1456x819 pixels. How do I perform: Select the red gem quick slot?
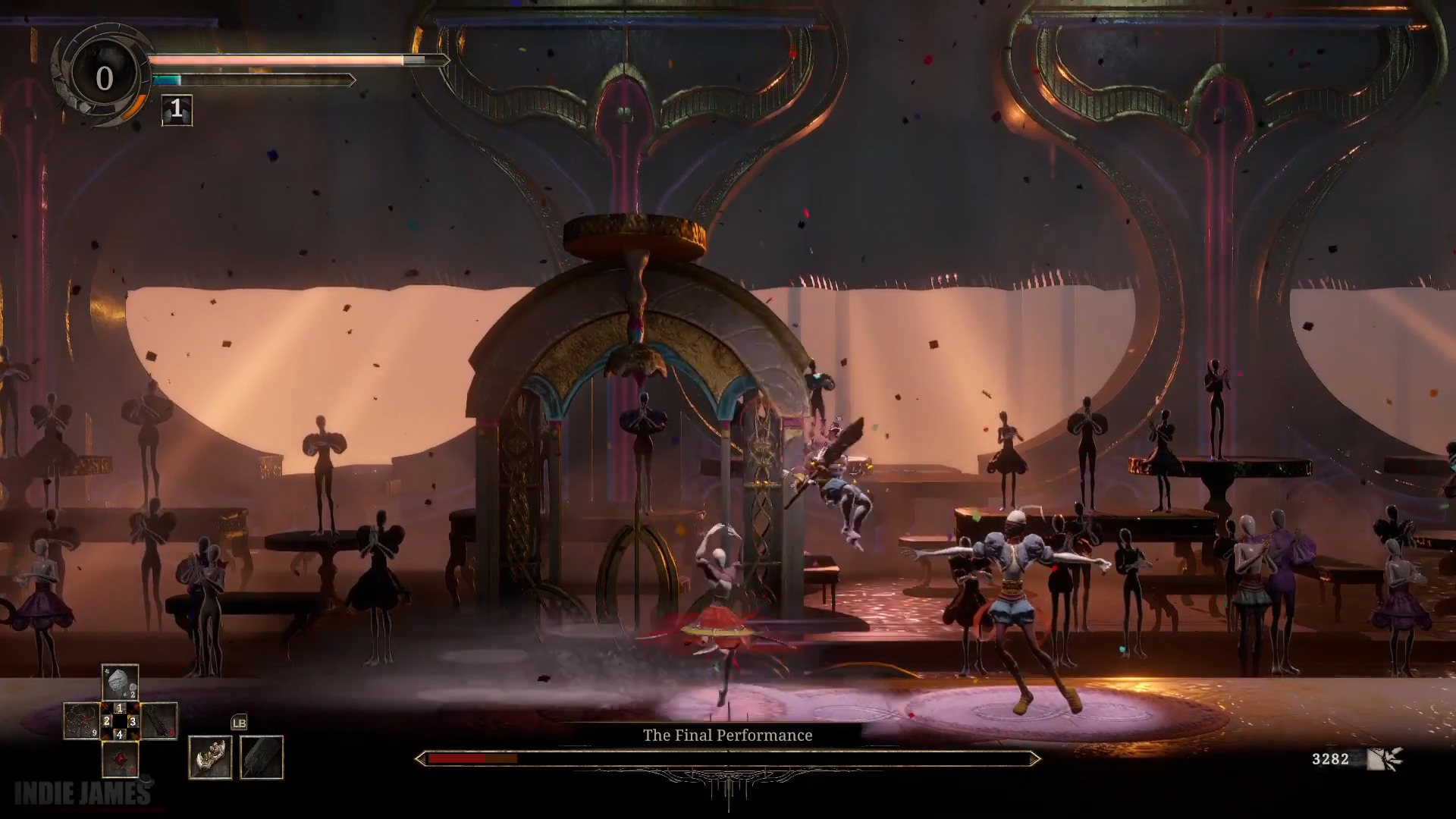[x=120, y=758]
